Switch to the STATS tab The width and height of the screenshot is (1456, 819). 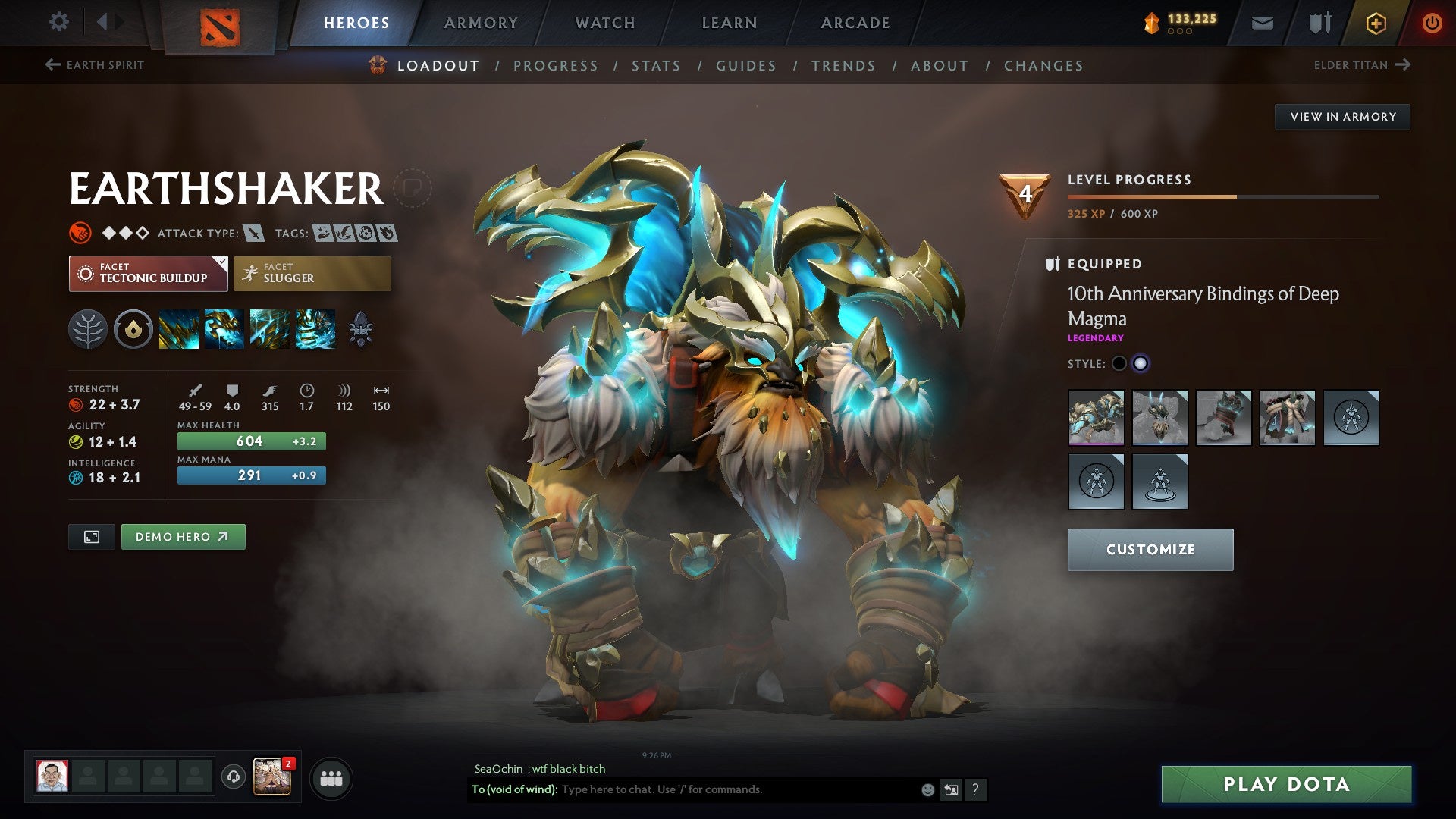pyautogui.click(x=657, y=65)
